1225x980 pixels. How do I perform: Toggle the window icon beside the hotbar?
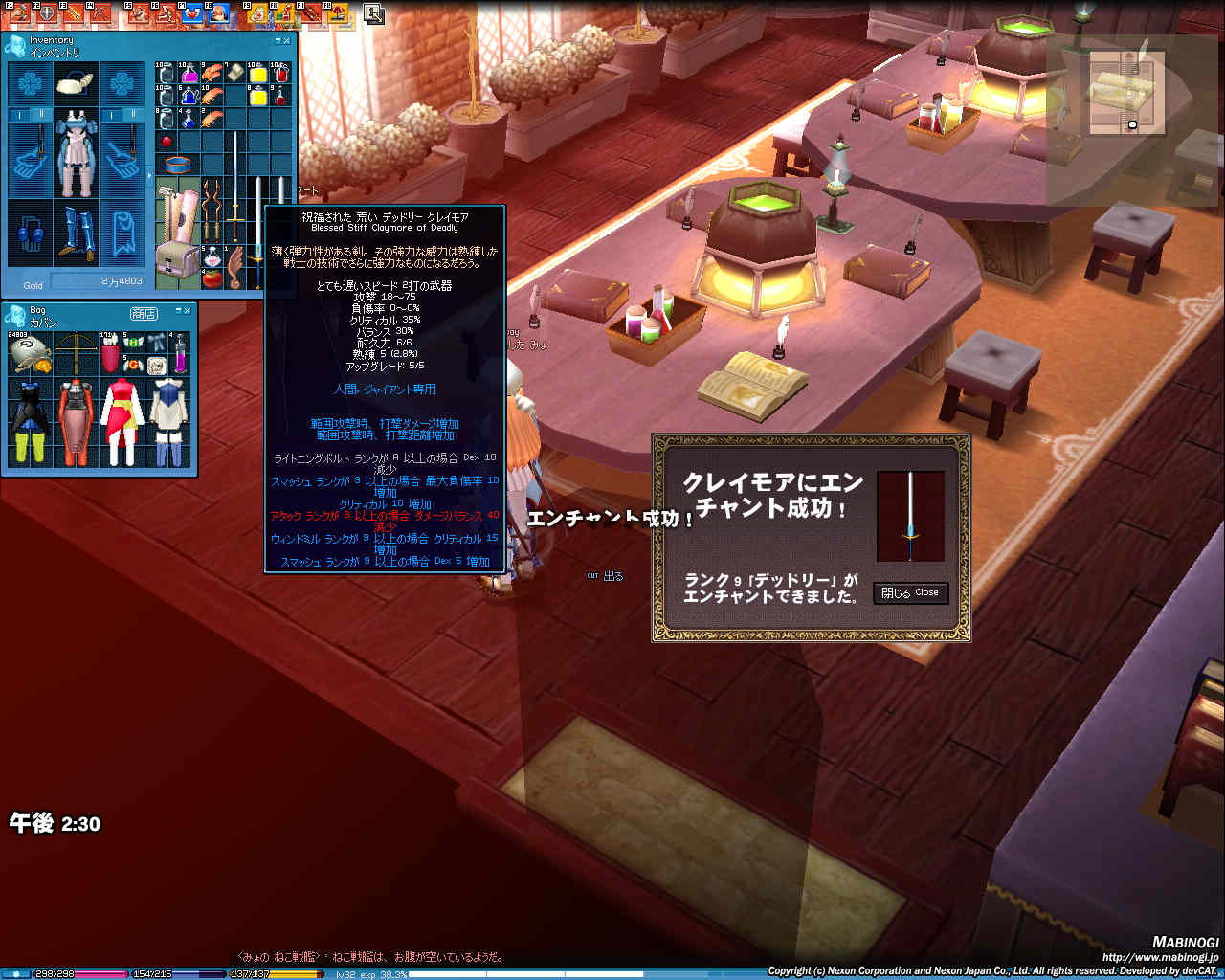point(373,13)
